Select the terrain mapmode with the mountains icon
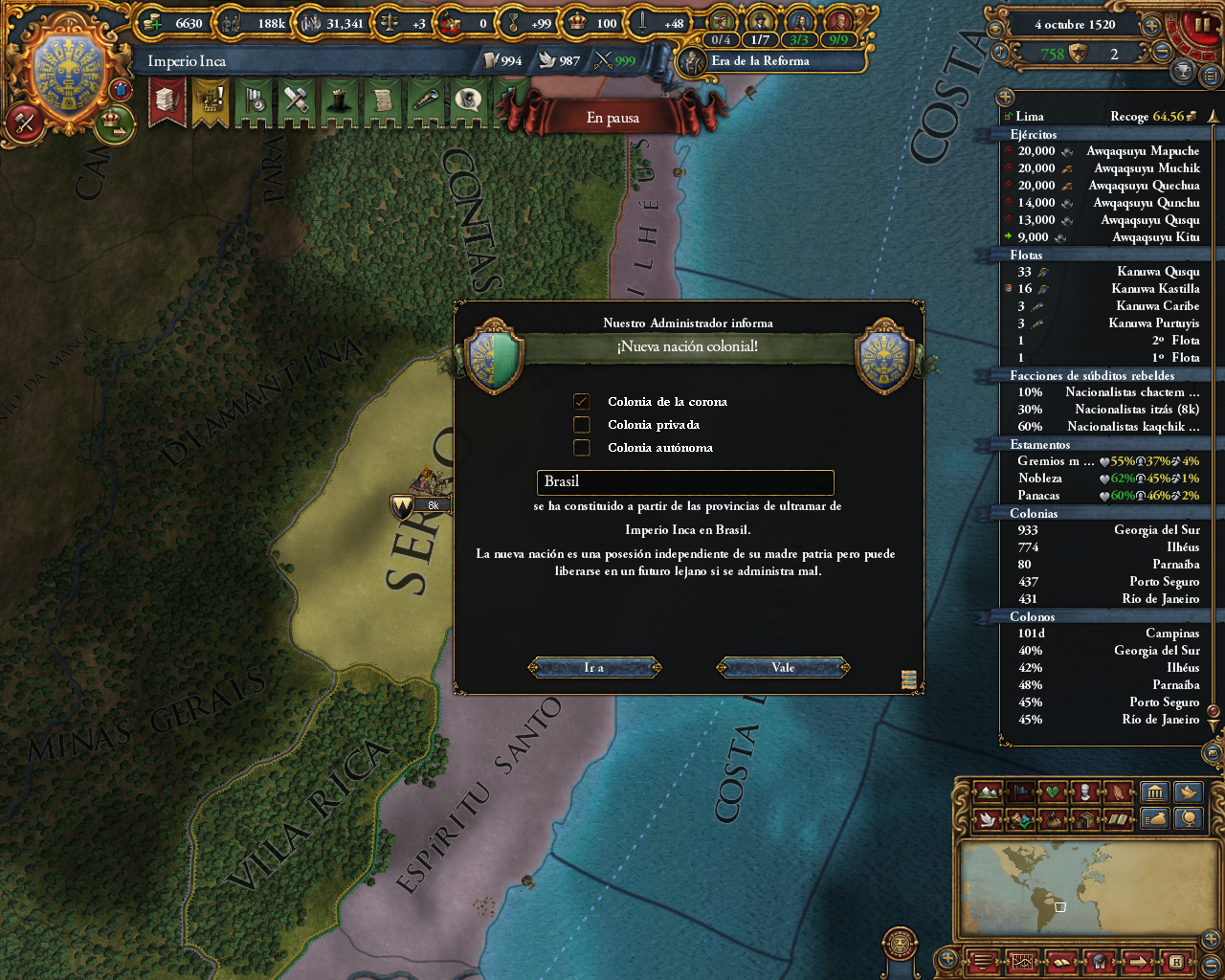1225x980 pixels. point(990,791)
